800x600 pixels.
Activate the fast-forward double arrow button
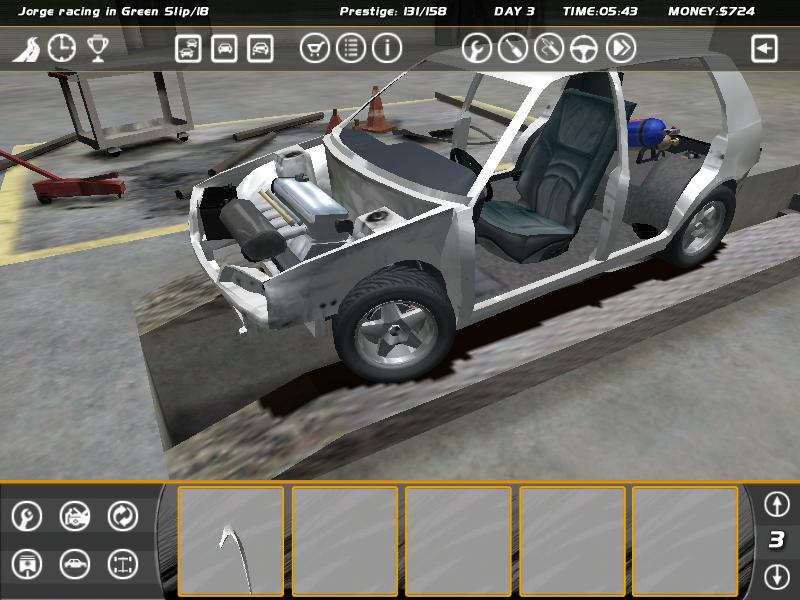tap(621, 48)
